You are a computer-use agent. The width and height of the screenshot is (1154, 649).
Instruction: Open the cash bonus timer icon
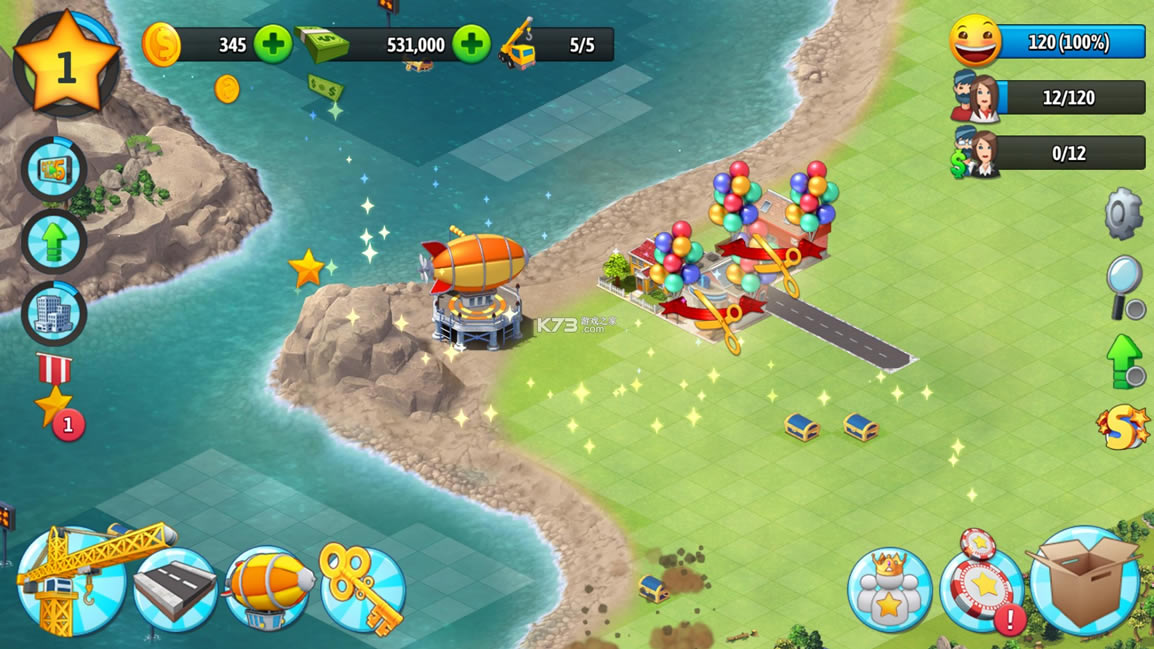point(54,170)
